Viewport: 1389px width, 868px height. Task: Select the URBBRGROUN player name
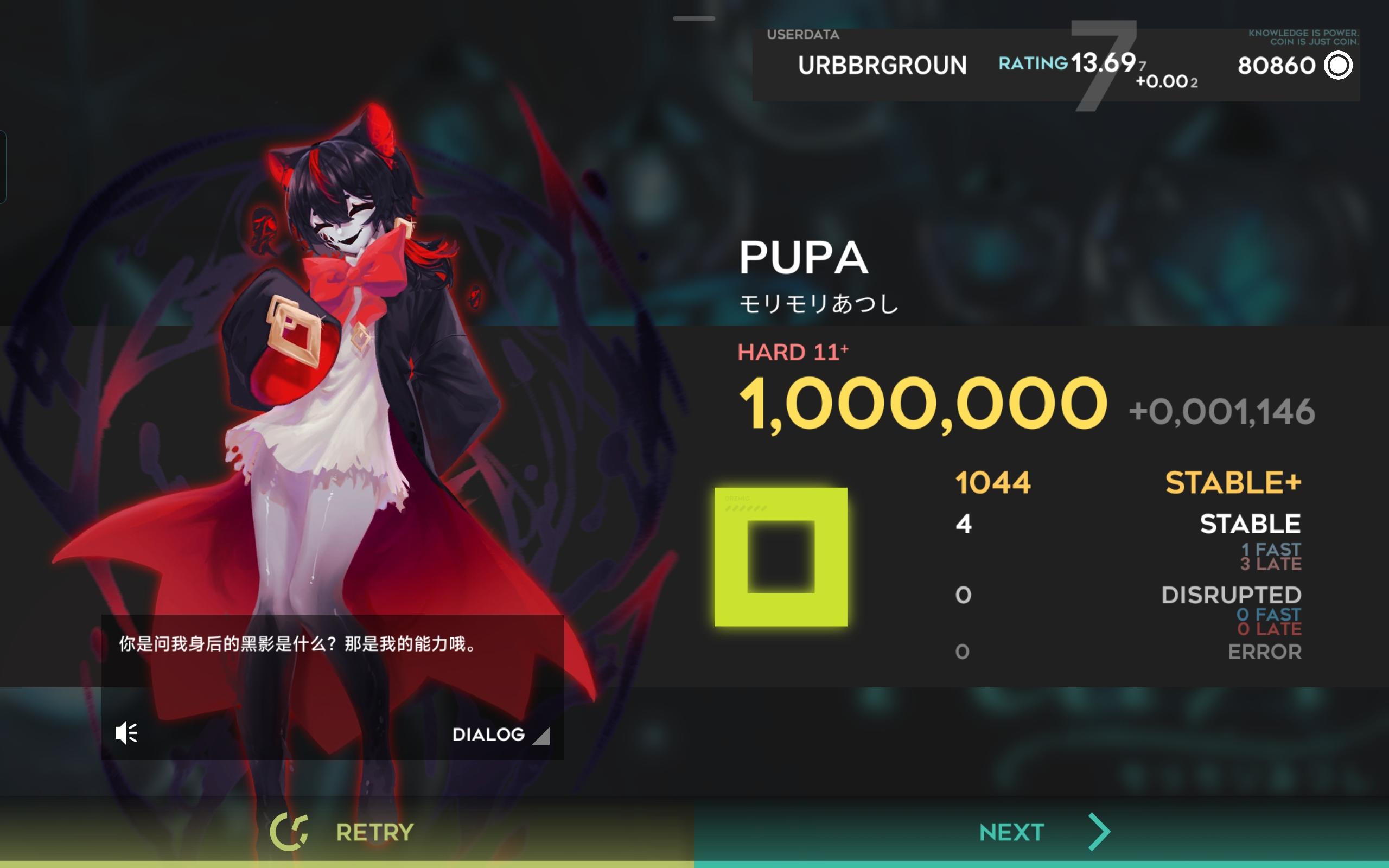coord(882,65)
